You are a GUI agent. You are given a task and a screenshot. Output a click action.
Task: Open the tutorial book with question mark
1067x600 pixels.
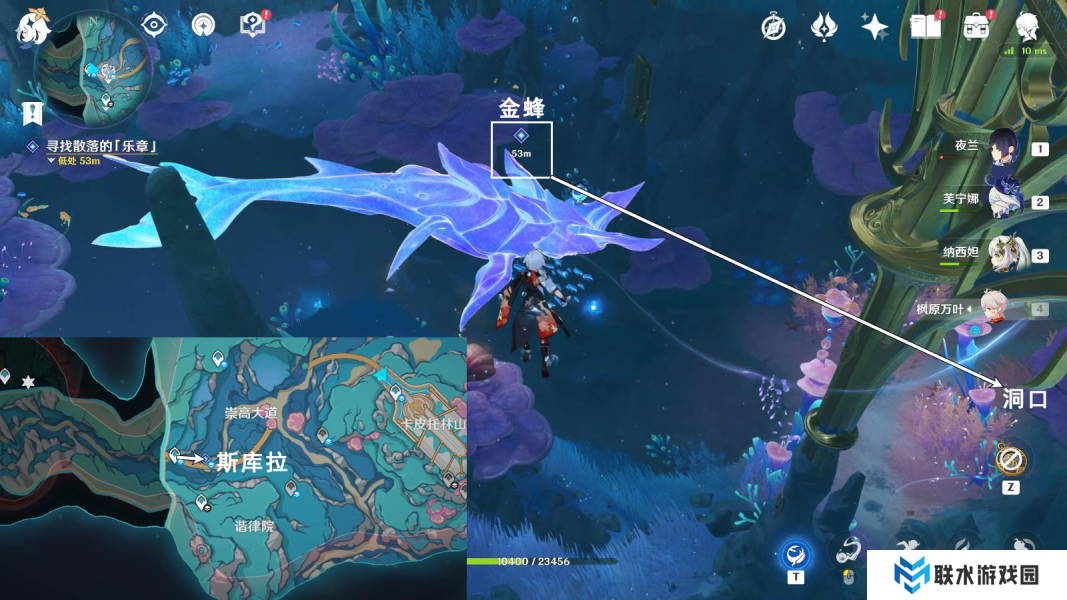pos(252,25)
